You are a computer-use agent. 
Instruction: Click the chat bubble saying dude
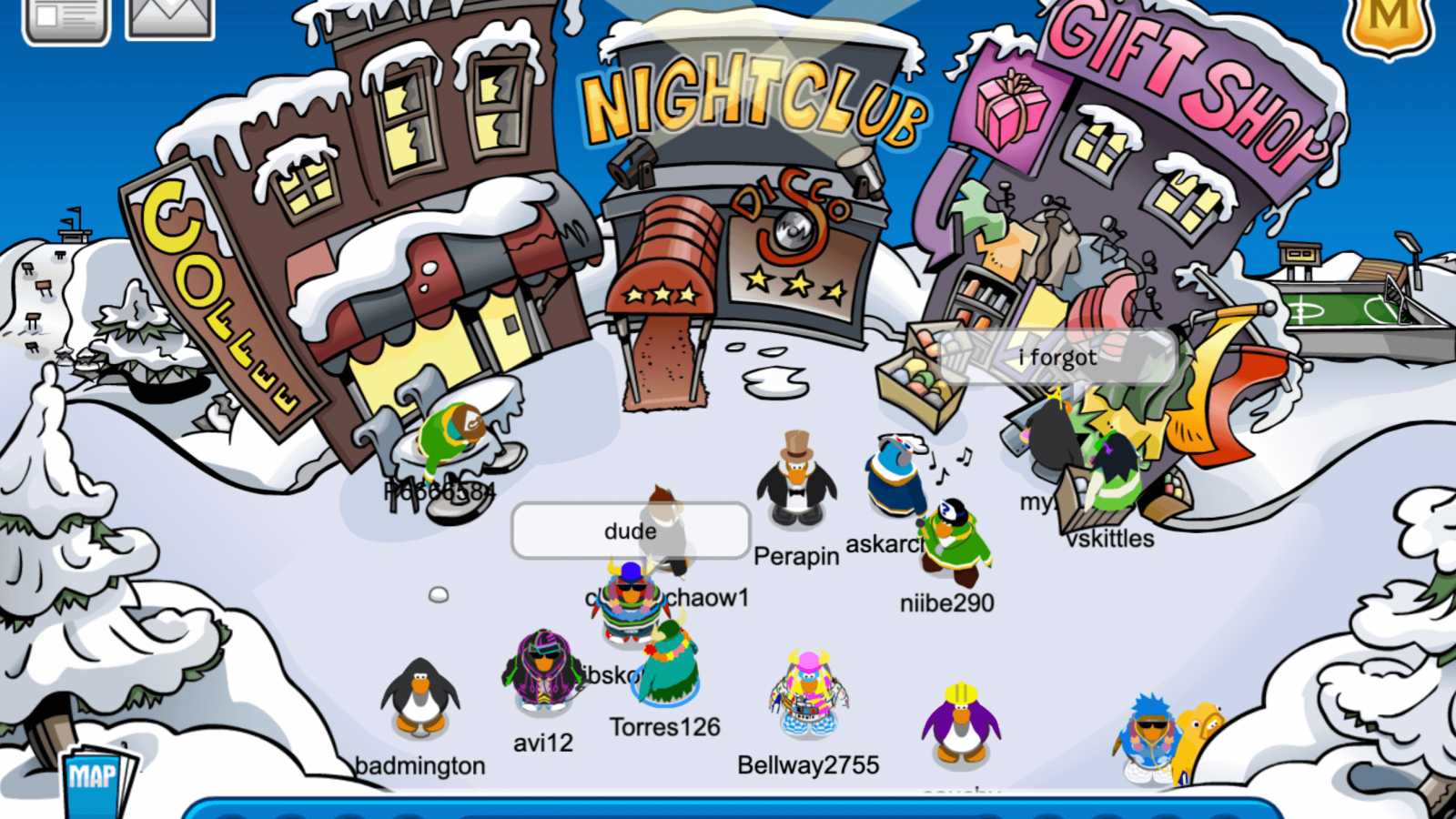point(631,531)
